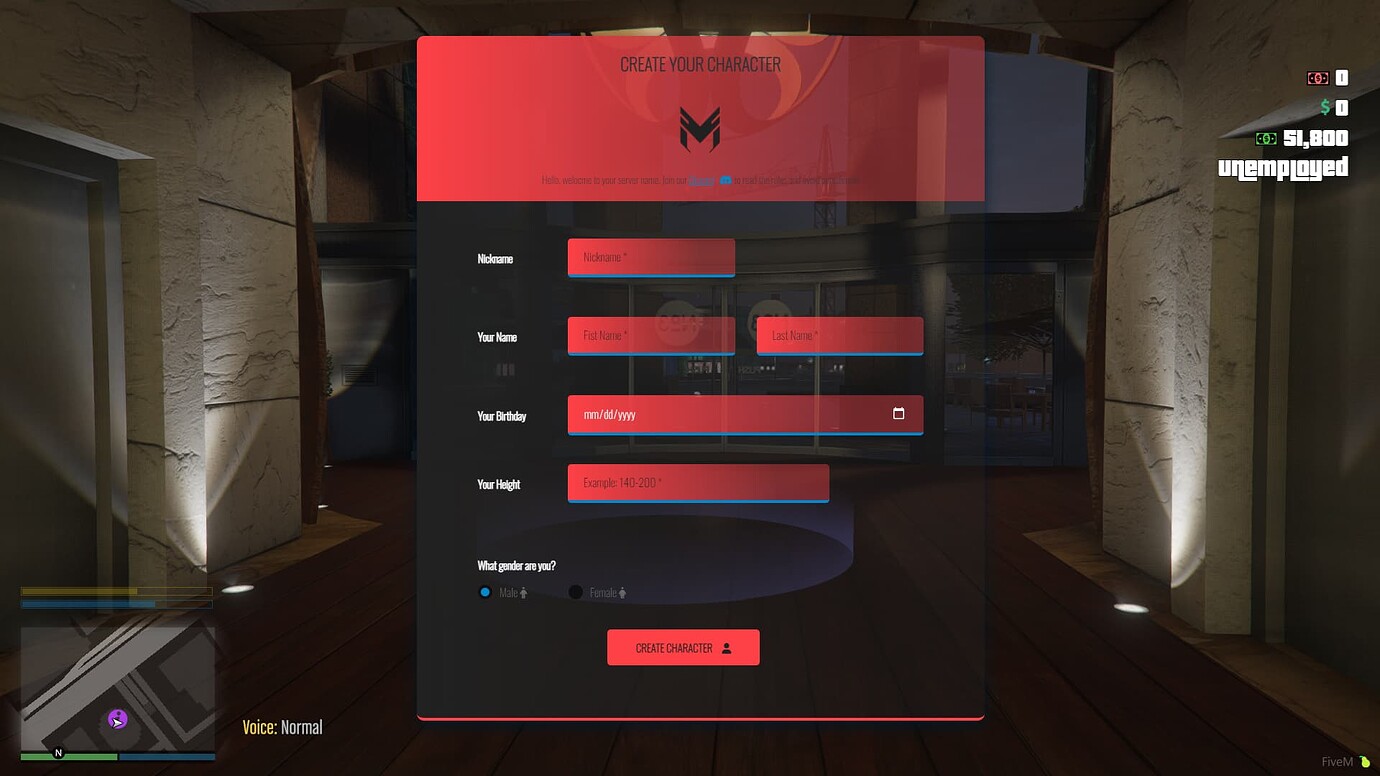Viewport: 1380px width, 776px height.
Task: Click the female figure icon beside Female
Action: [622, 592]
